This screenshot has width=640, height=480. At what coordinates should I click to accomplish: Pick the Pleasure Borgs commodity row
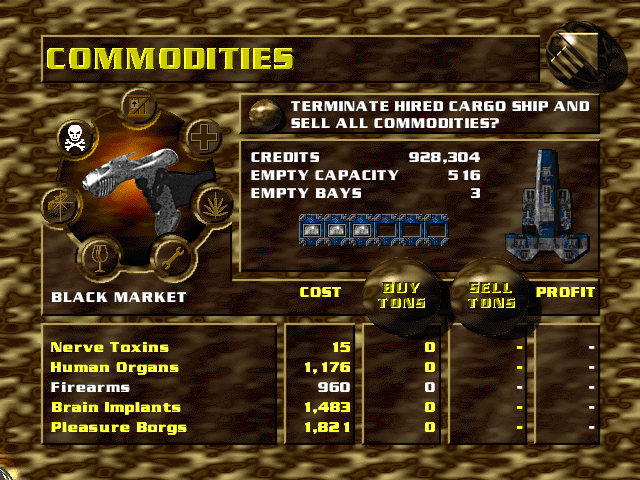tap(118, 428)
